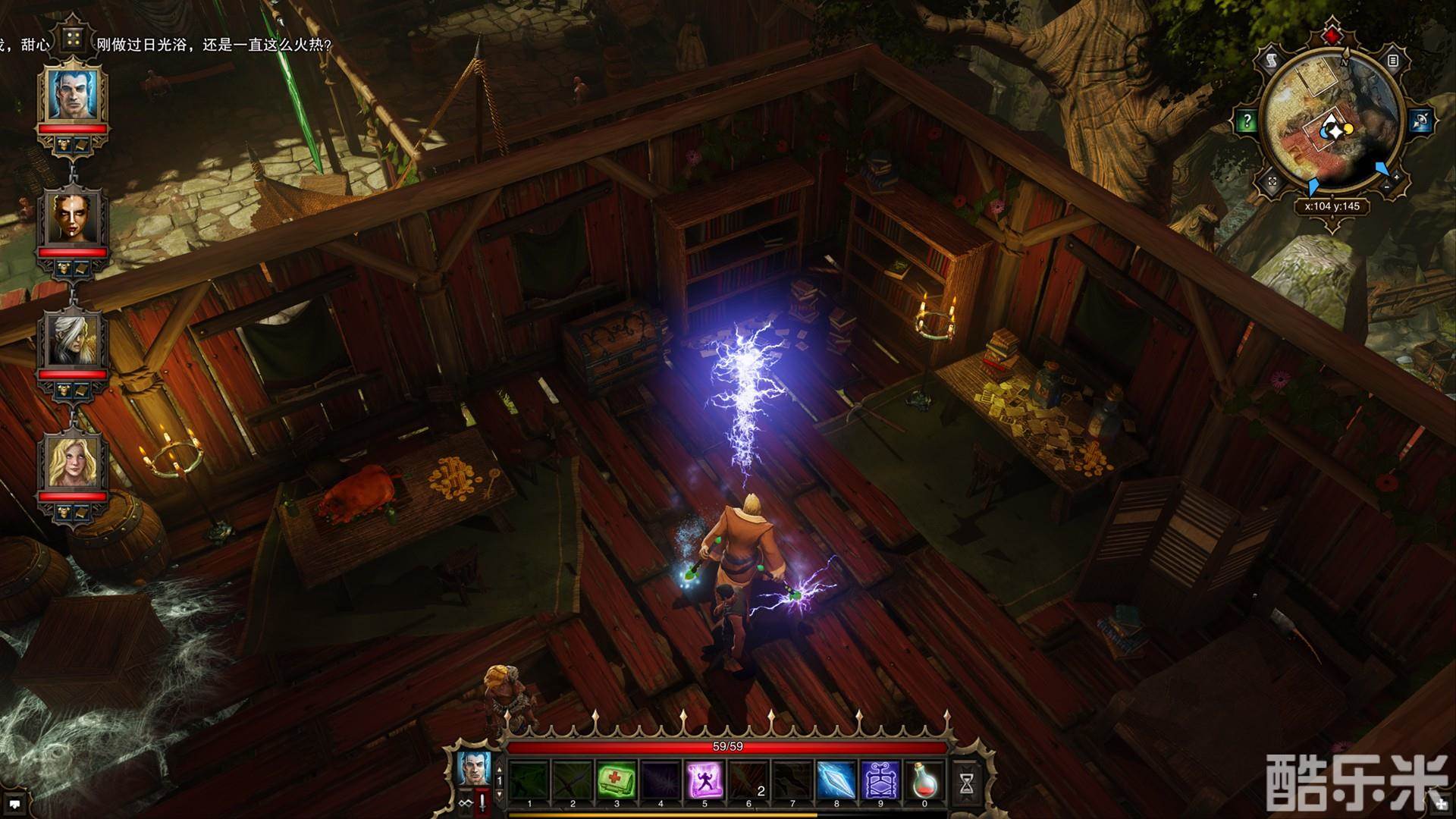Click the hourglass end turn button
The height and width of the screenshot is (819, 1456).
967,783
